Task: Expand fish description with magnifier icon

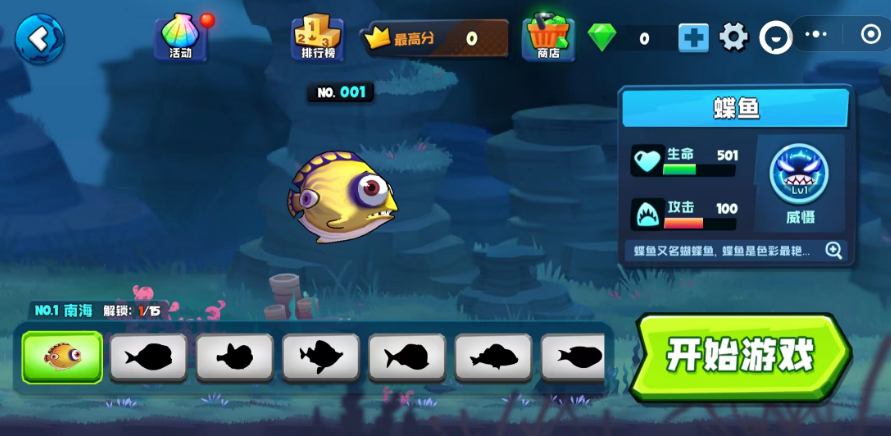Action: [833, 251]
